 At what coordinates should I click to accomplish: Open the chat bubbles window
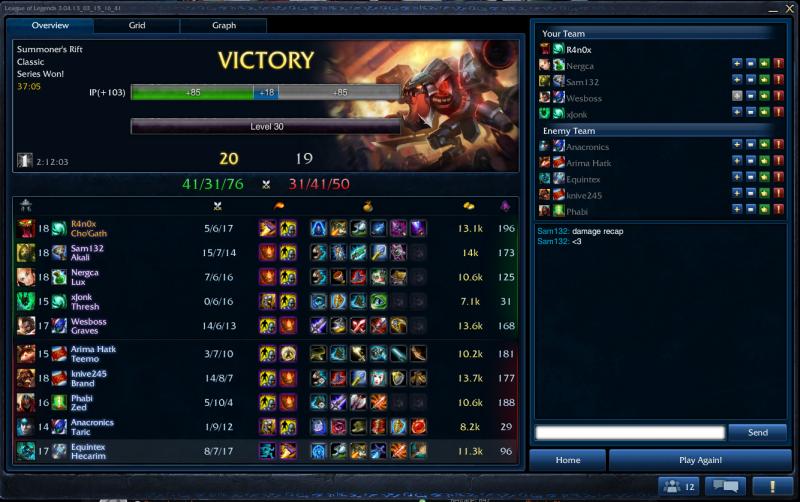[724, 486]
